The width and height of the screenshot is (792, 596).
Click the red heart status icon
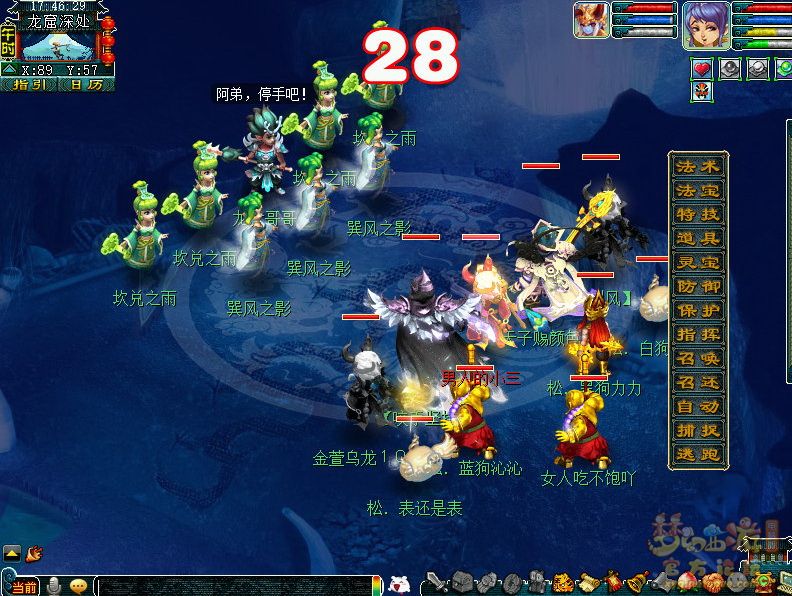pyautogui.click(x=703, y=69)
